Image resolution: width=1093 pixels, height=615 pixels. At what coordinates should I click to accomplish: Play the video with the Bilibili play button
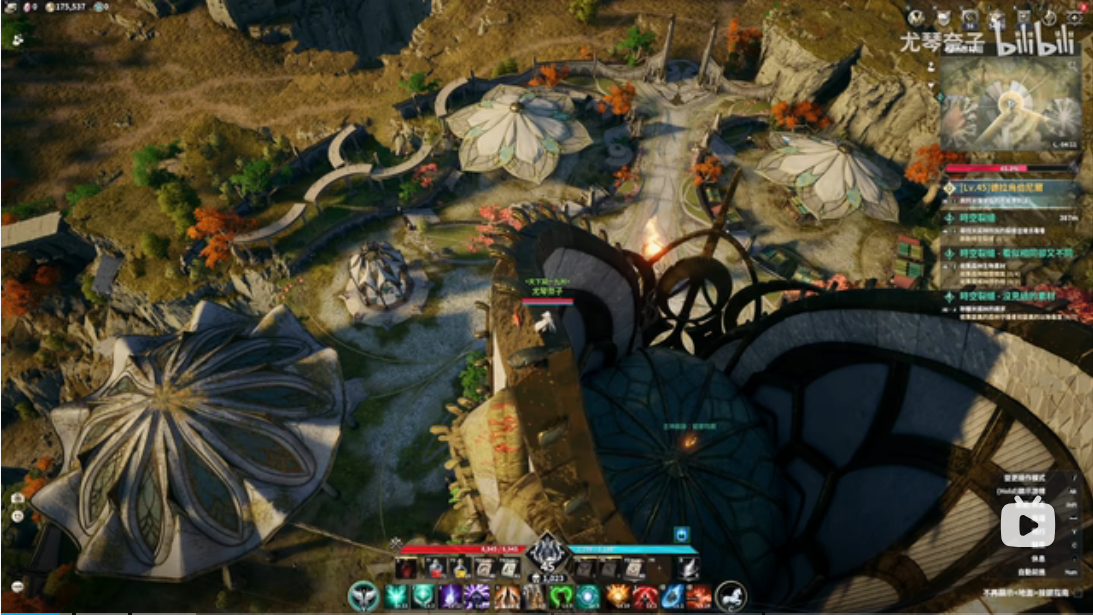coord(1028,522)
